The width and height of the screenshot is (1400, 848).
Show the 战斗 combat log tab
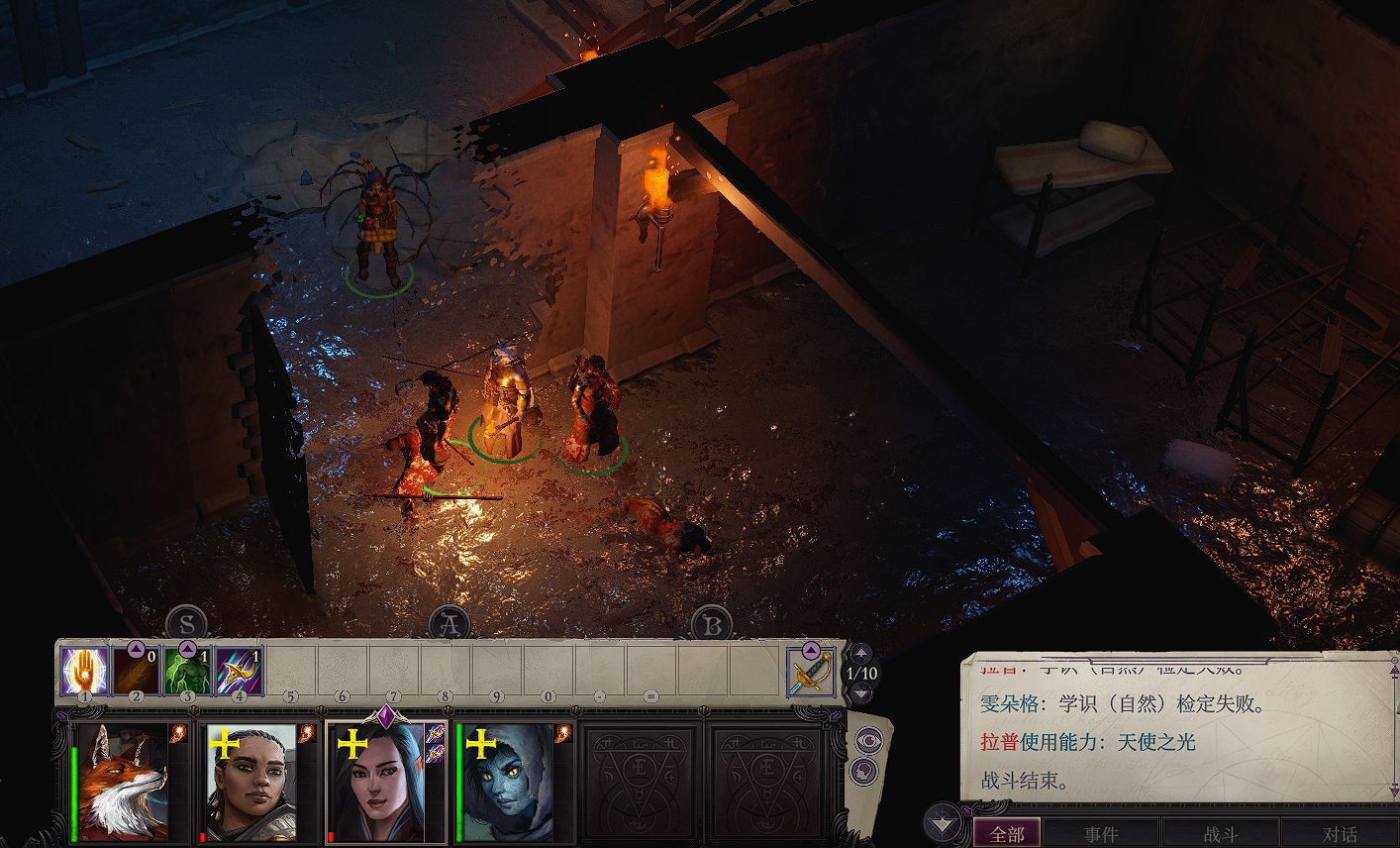coord(1220,834)
